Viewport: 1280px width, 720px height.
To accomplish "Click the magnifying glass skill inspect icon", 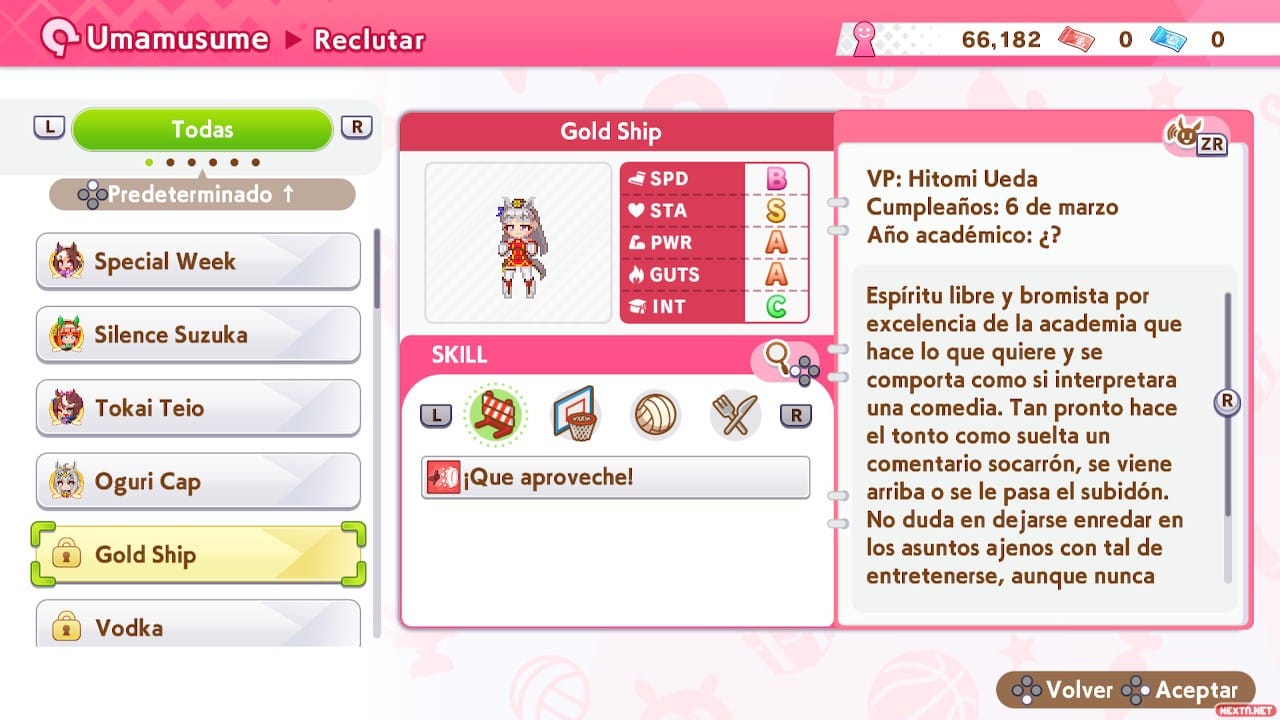I will click(778, 354).
